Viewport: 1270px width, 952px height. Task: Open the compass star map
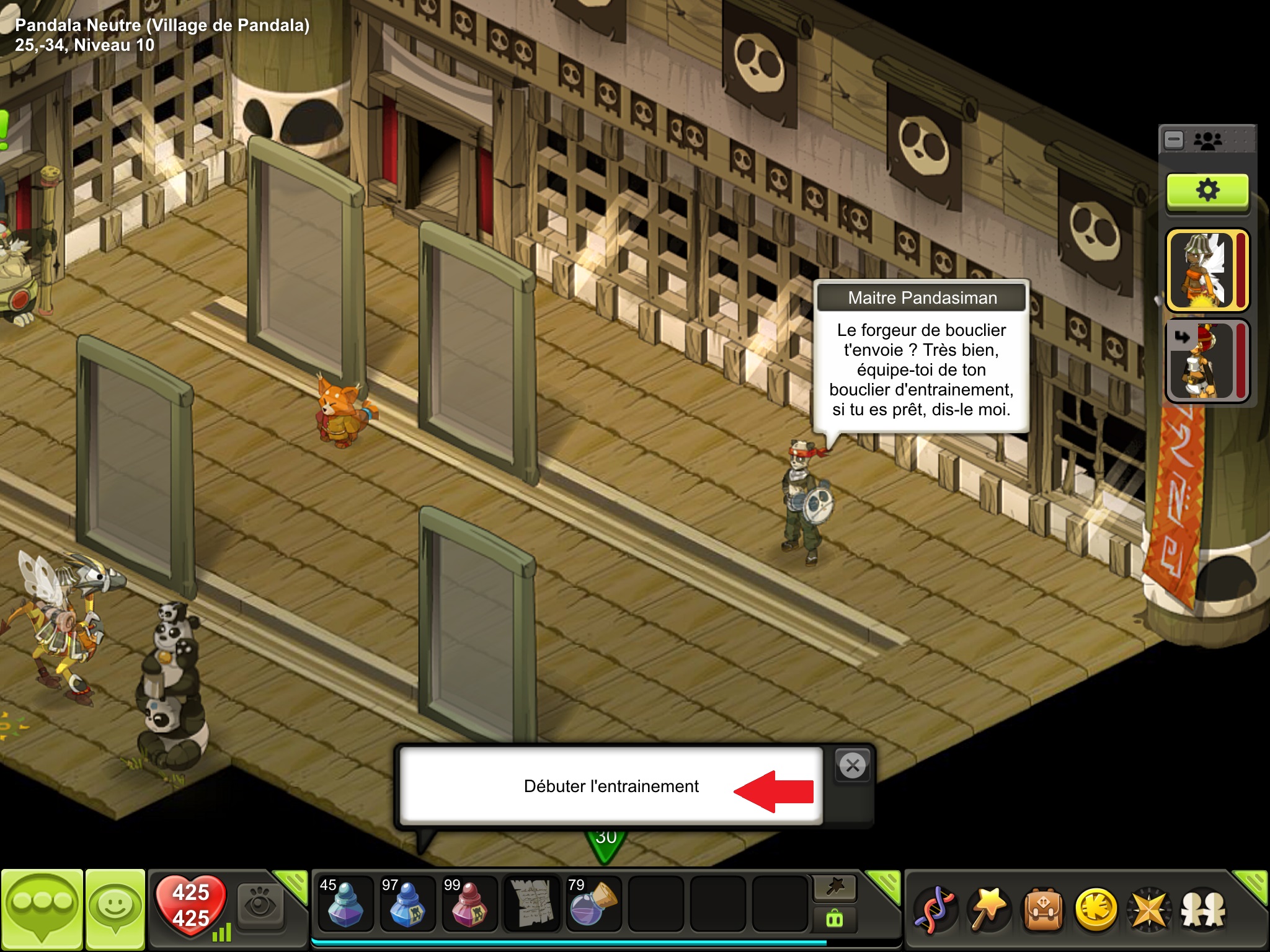pyautogui.click(x=1150, y=910)
